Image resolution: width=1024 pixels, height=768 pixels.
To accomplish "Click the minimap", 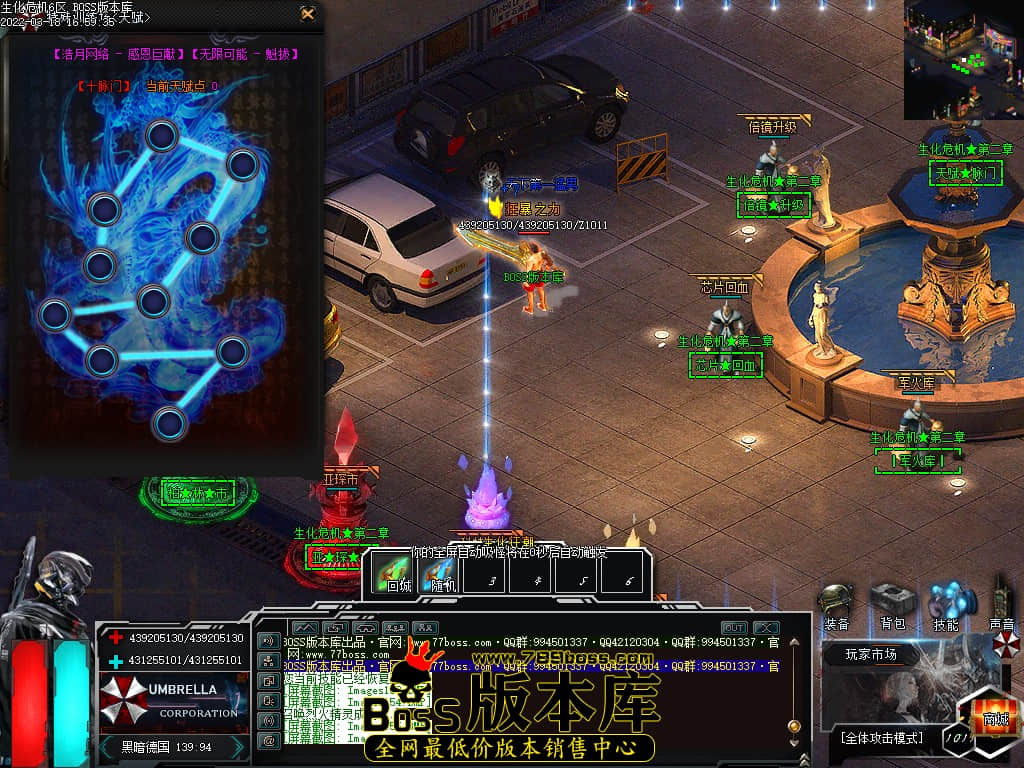I will (963, 59).
